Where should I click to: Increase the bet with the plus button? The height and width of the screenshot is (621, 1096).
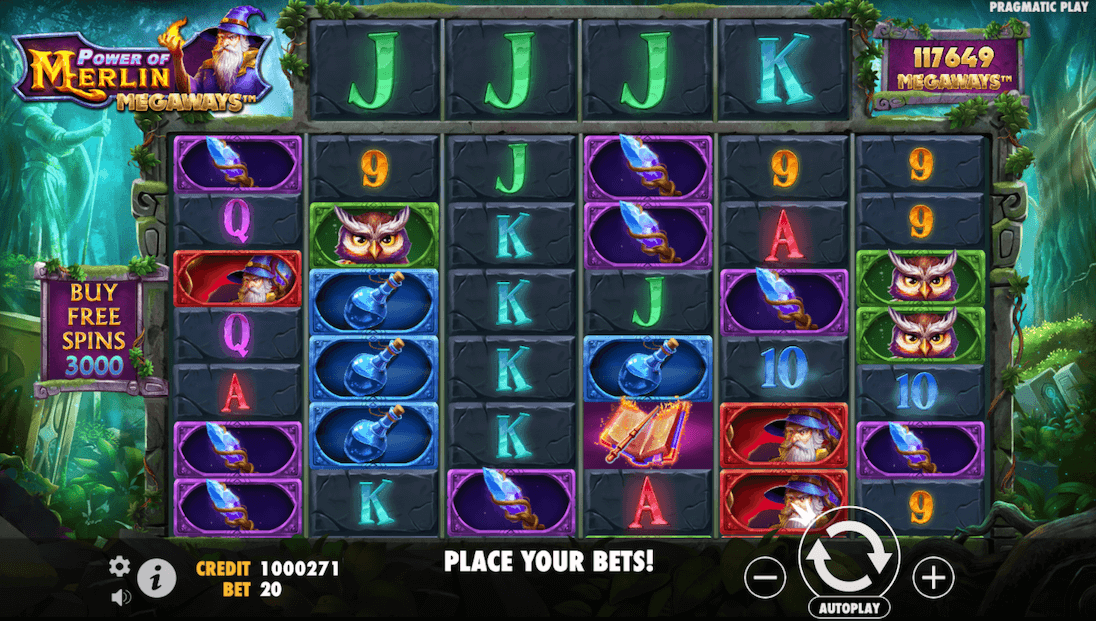pos(932,577)
